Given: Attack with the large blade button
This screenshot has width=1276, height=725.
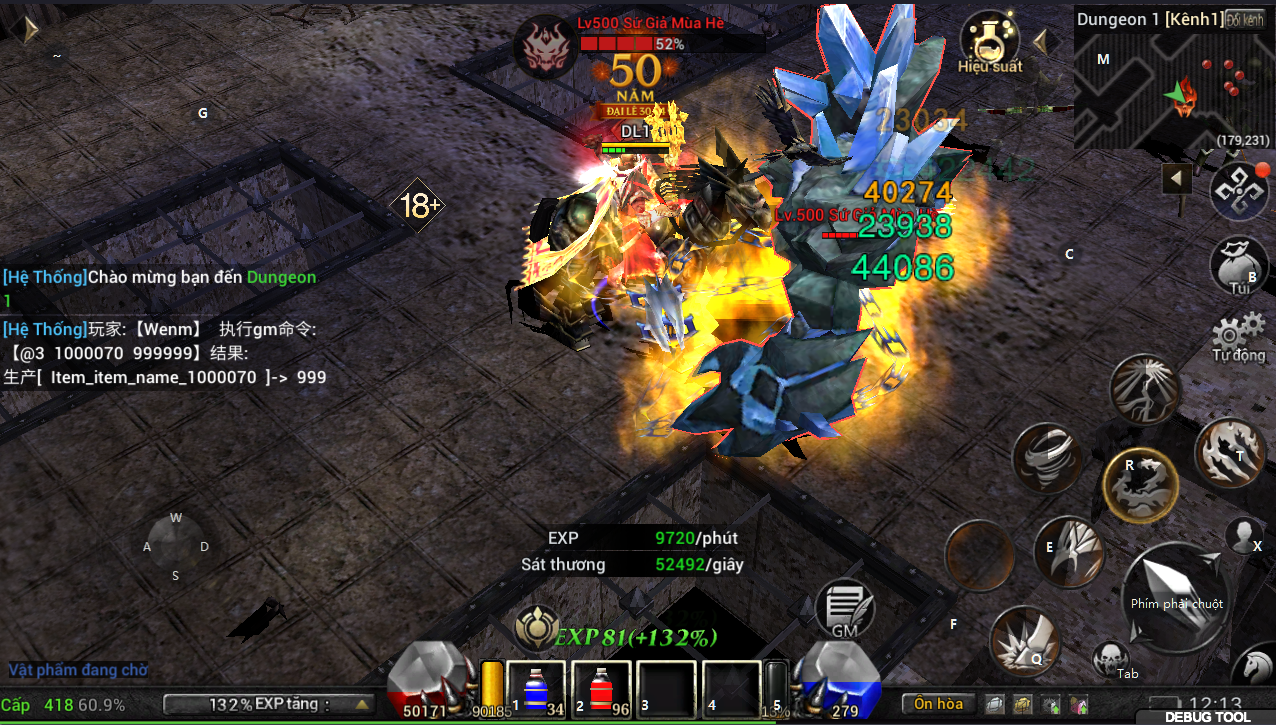Looking at the screenshot, I should [x=1176, y=599].
